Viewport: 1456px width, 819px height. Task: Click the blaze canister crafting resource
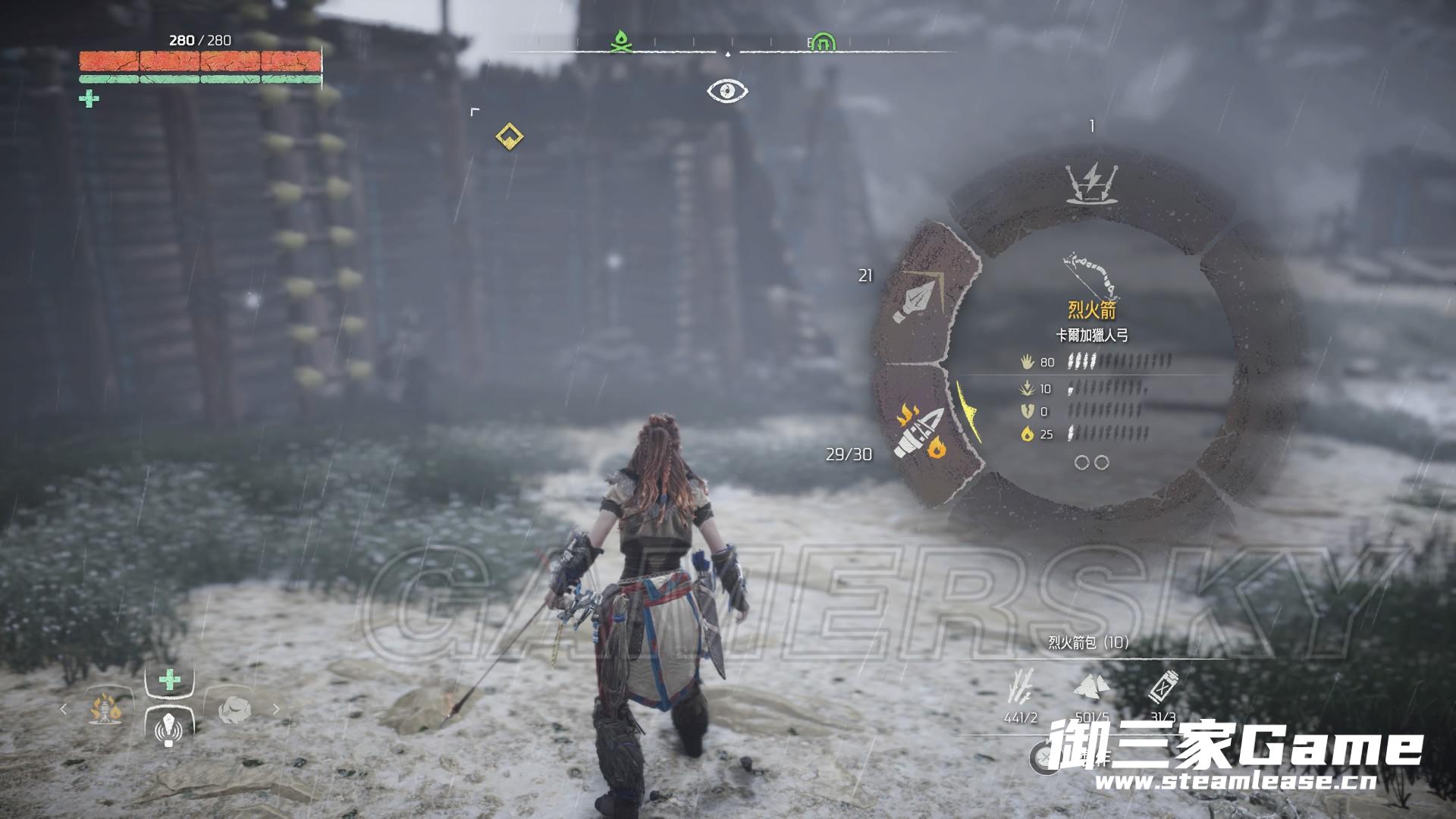tap(1163, 686)
